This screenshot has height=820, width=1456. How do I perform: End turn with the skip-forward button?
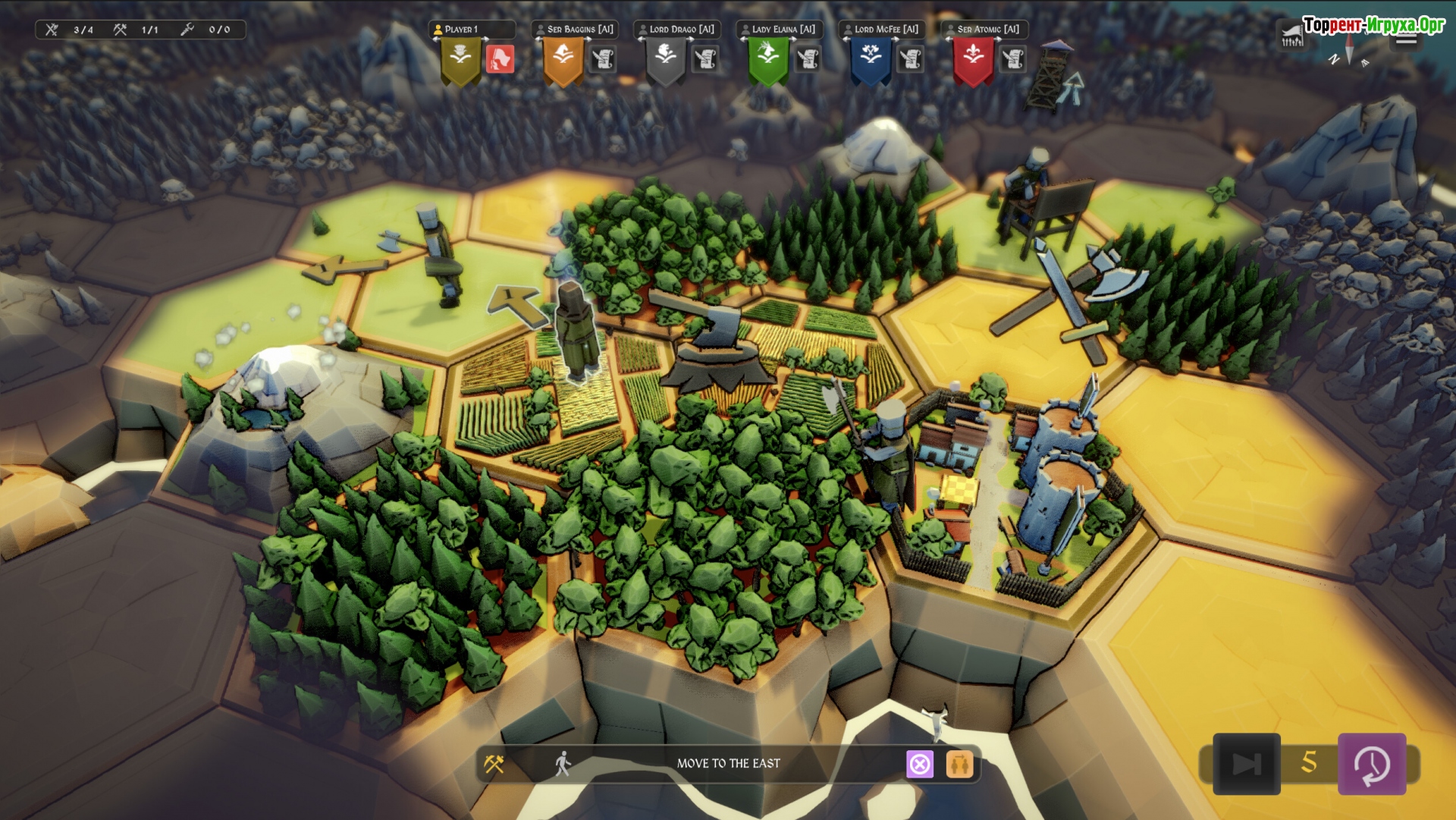(1246, 764)
